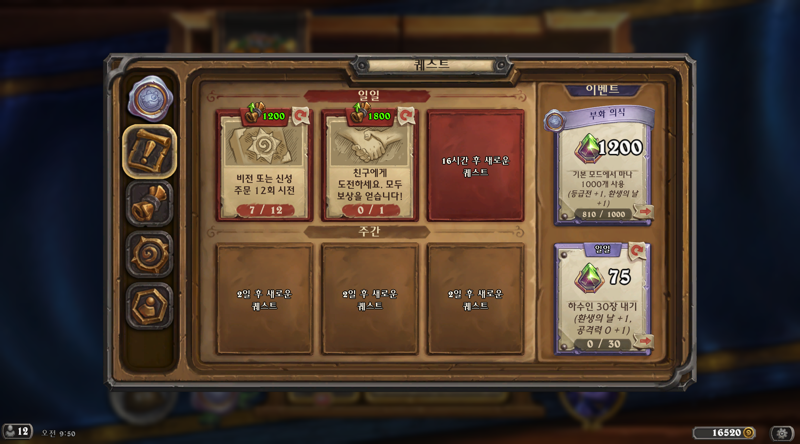Image resolution: width=800 pixels, height=444 pixels.
Task: Select the pentagon shield badge tab
Action: click(x=149, y=304)
